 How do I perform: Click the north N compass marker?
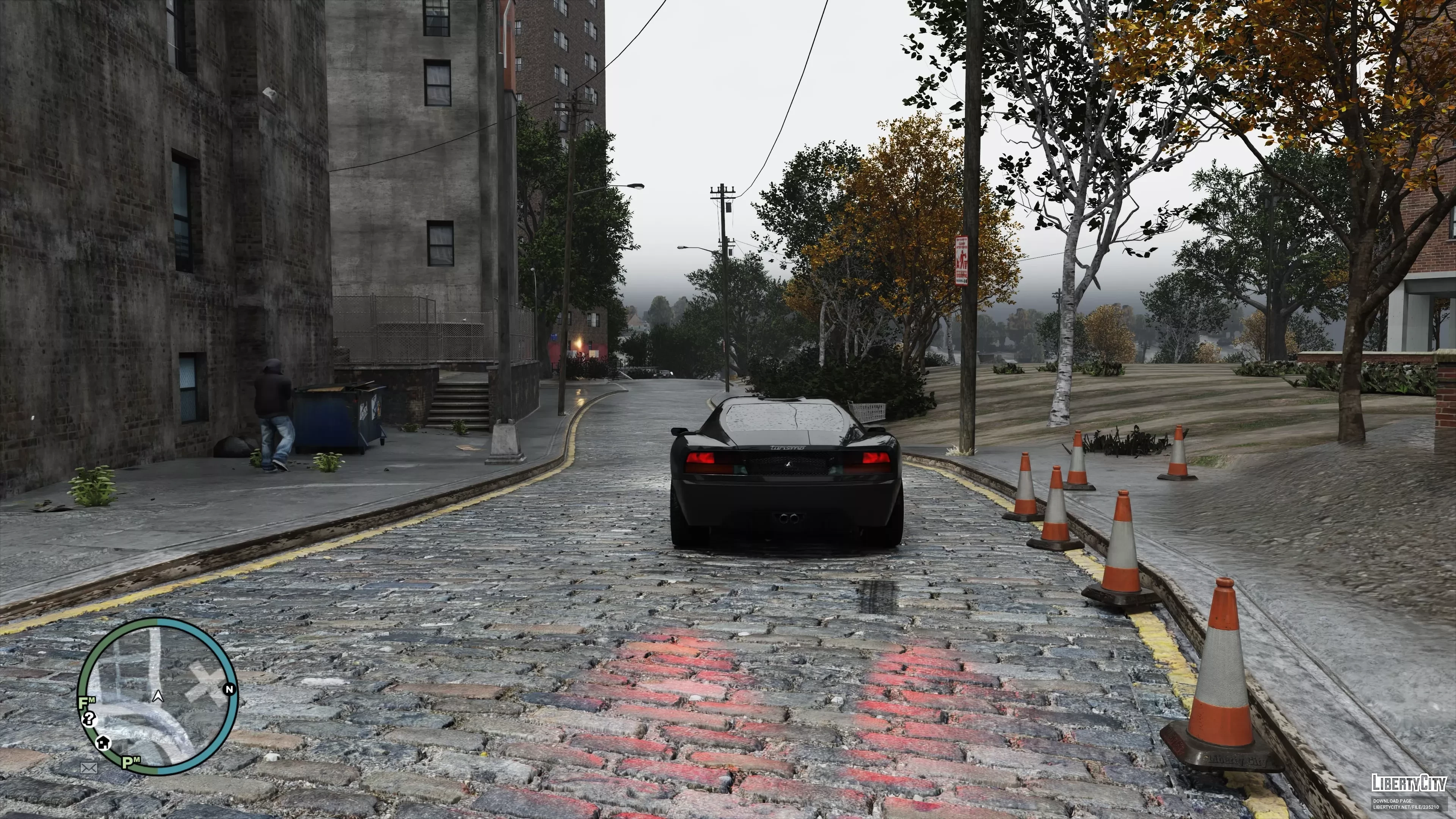tap(229, 690)
